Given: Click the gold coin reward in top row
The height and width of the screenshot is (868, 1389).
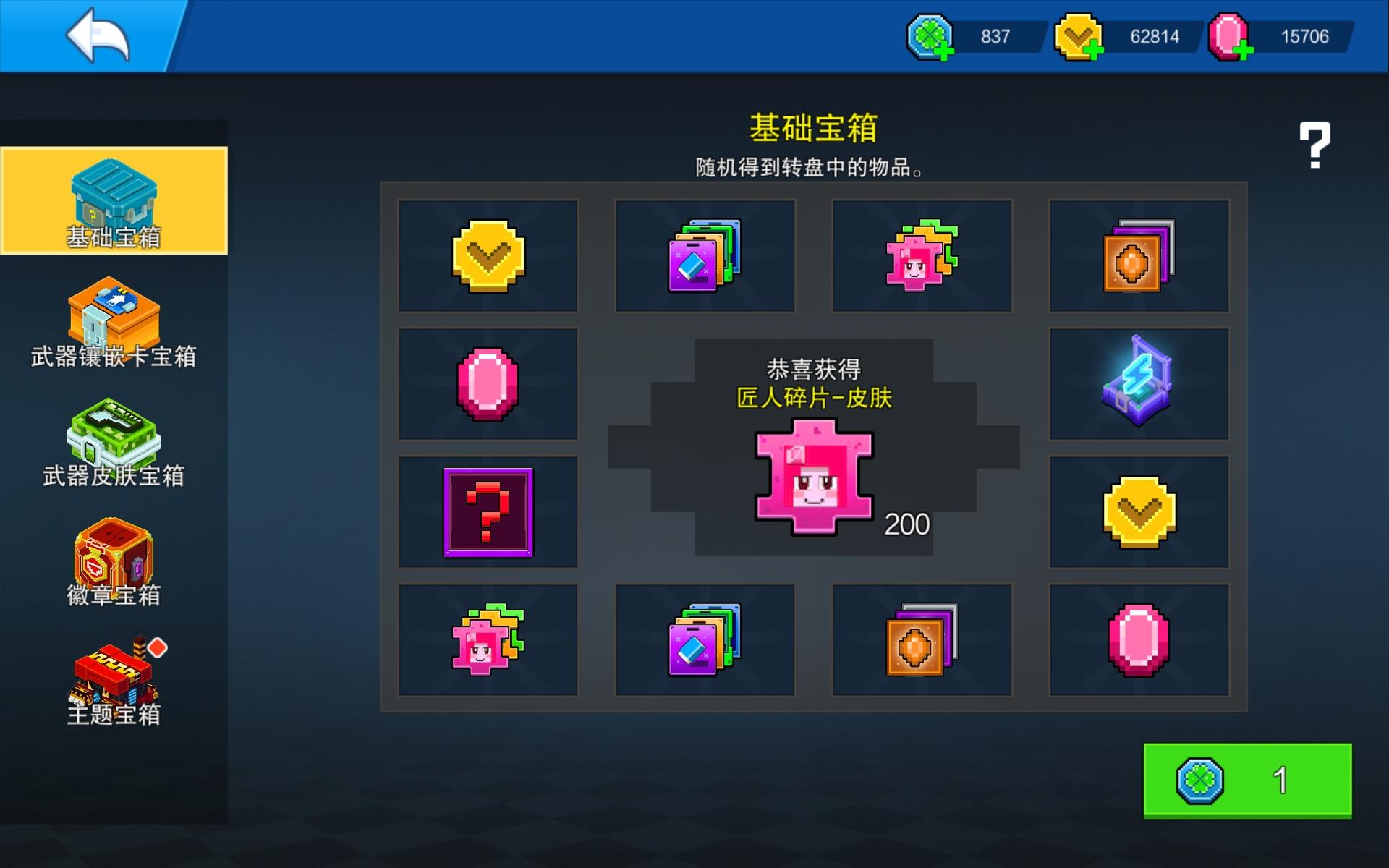Looking at the screenshot, I should click(x=488, y=255).
